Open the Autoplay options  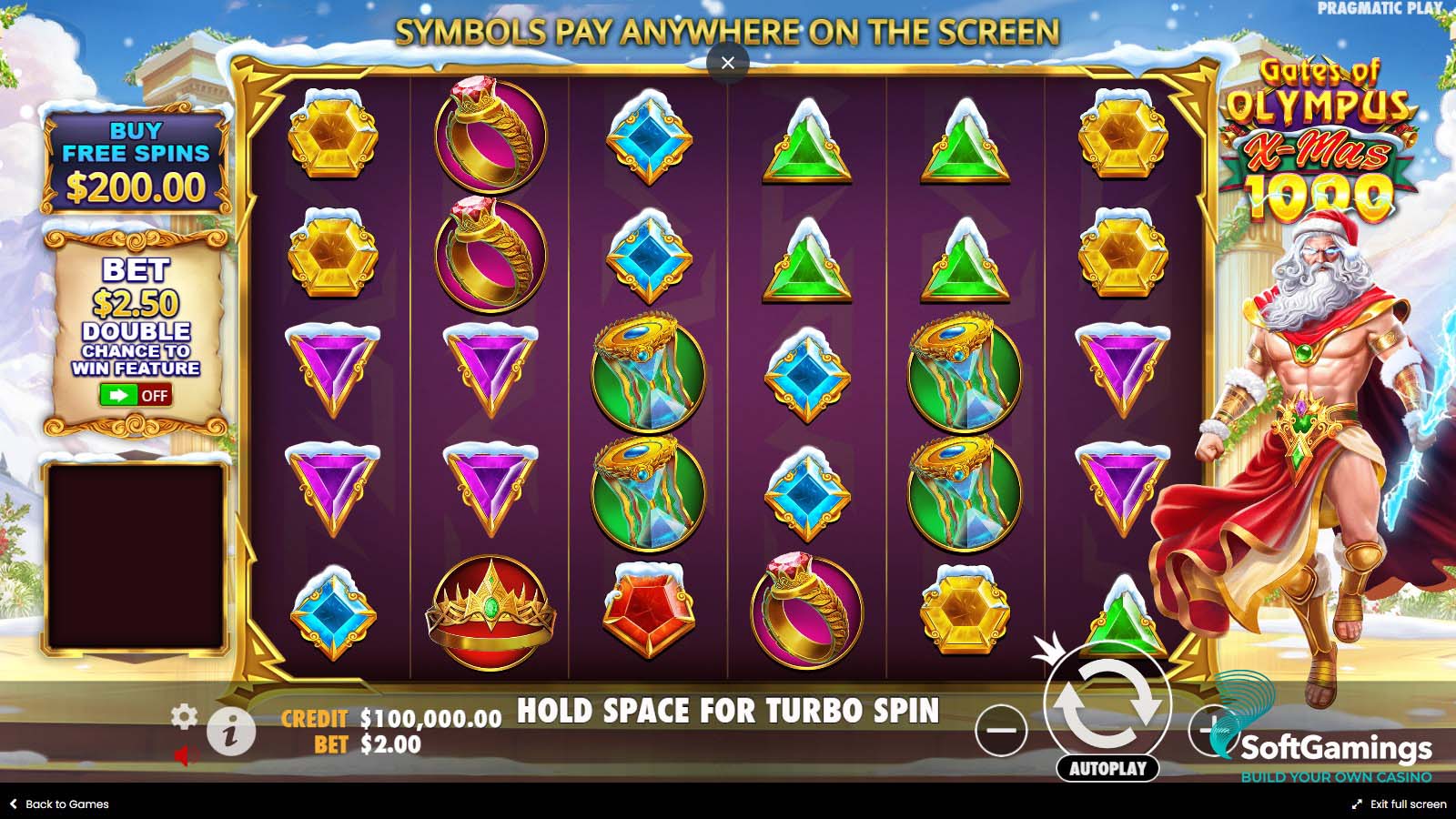(x=1107, y=768)
